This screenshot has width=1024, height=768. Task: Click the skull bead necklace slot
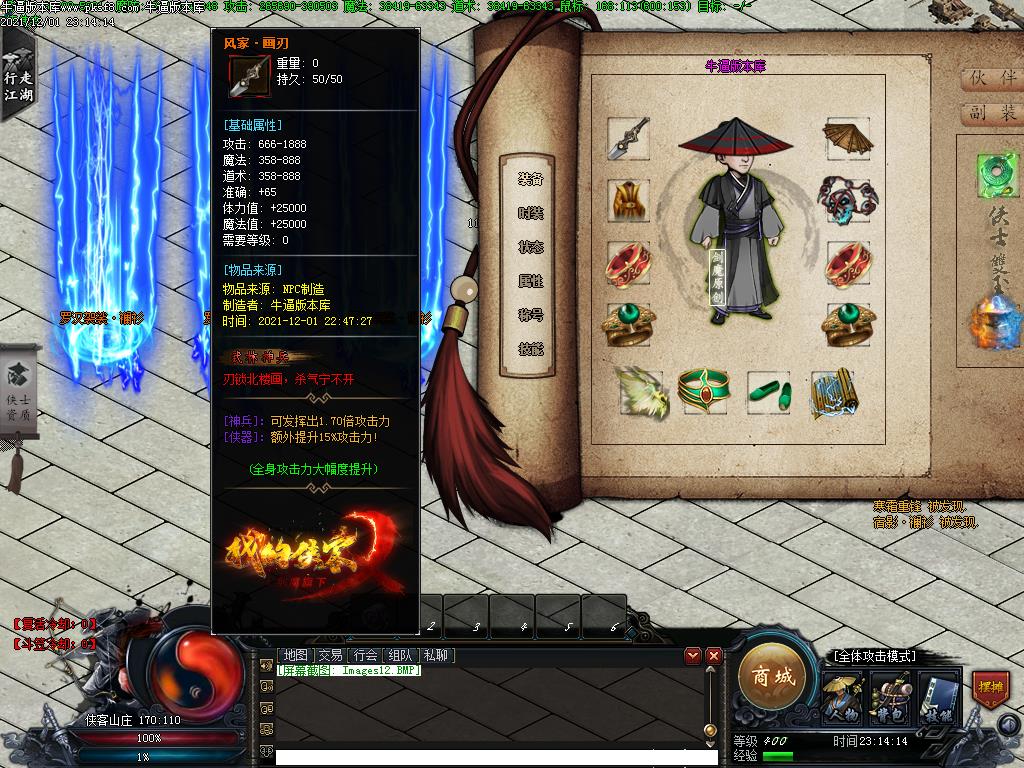(846, 200)
